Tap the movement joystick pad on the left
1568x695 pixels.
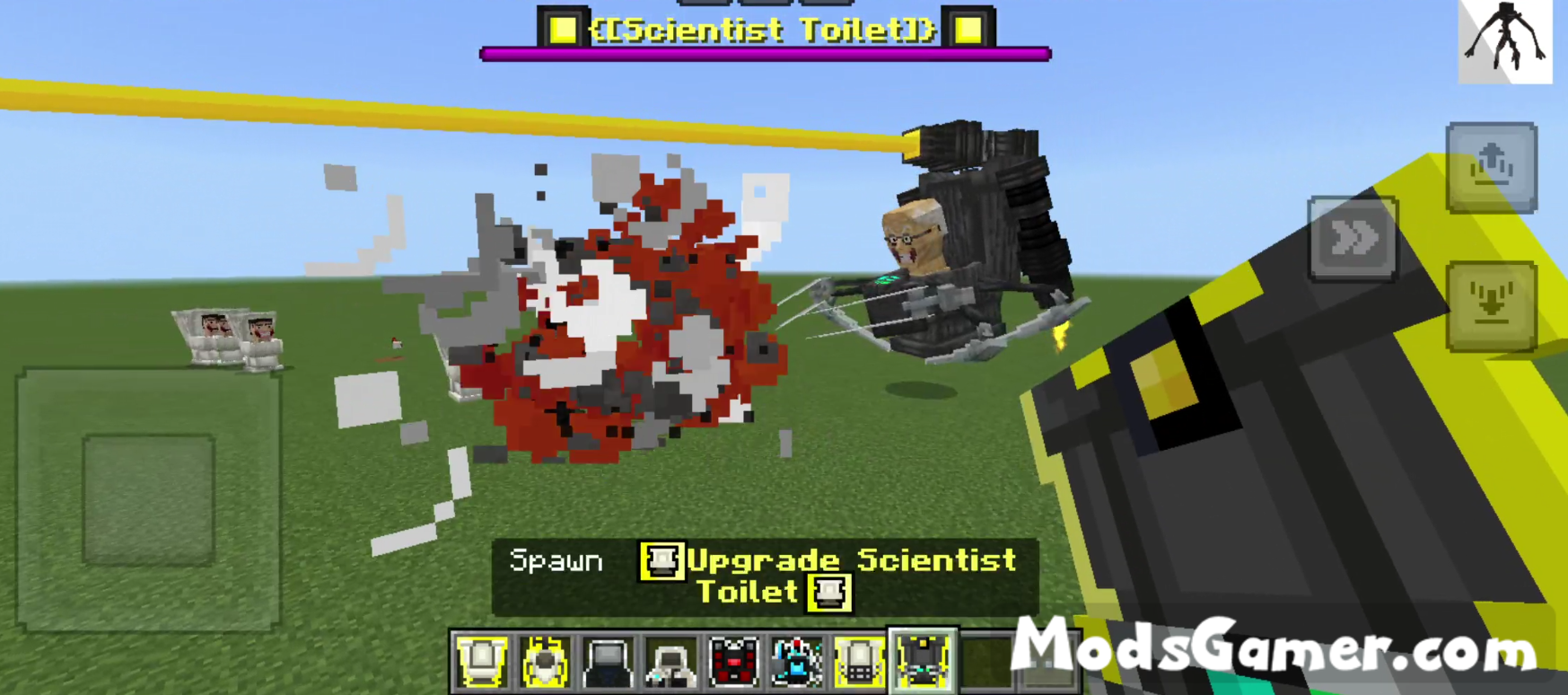click(146, 498)
